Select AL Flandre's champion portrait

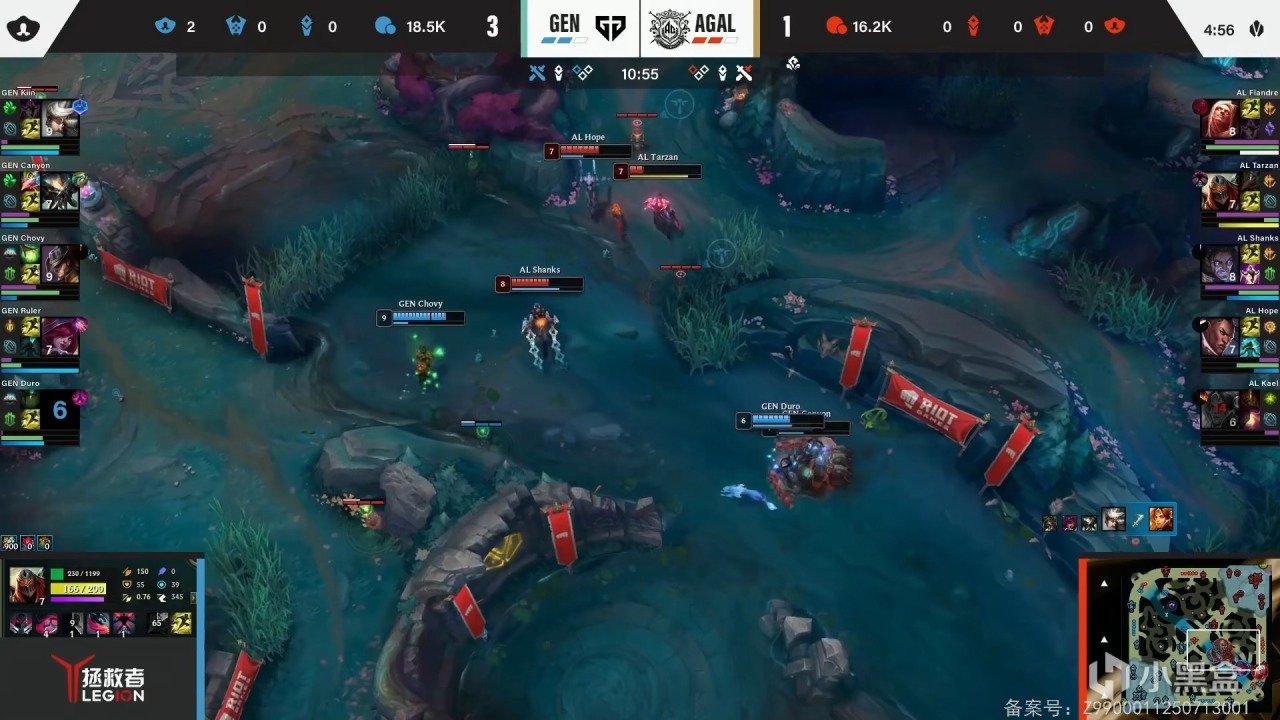point(1219,119)
